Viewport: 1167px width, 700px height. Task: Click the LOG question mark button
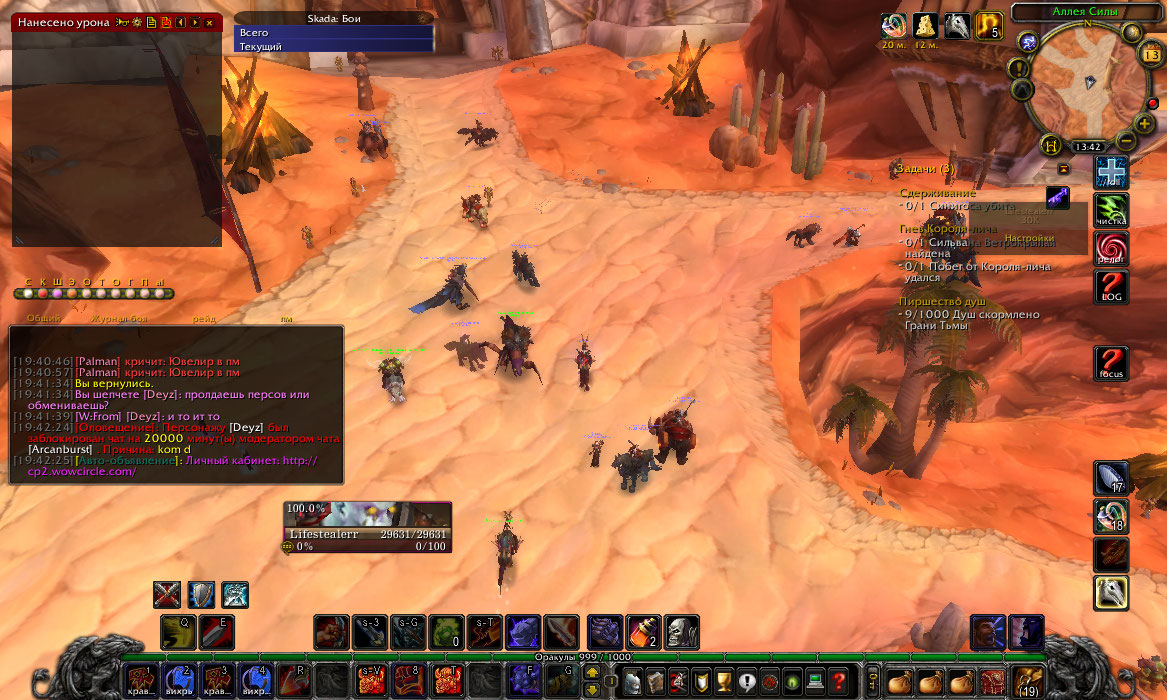[1111, 286]
